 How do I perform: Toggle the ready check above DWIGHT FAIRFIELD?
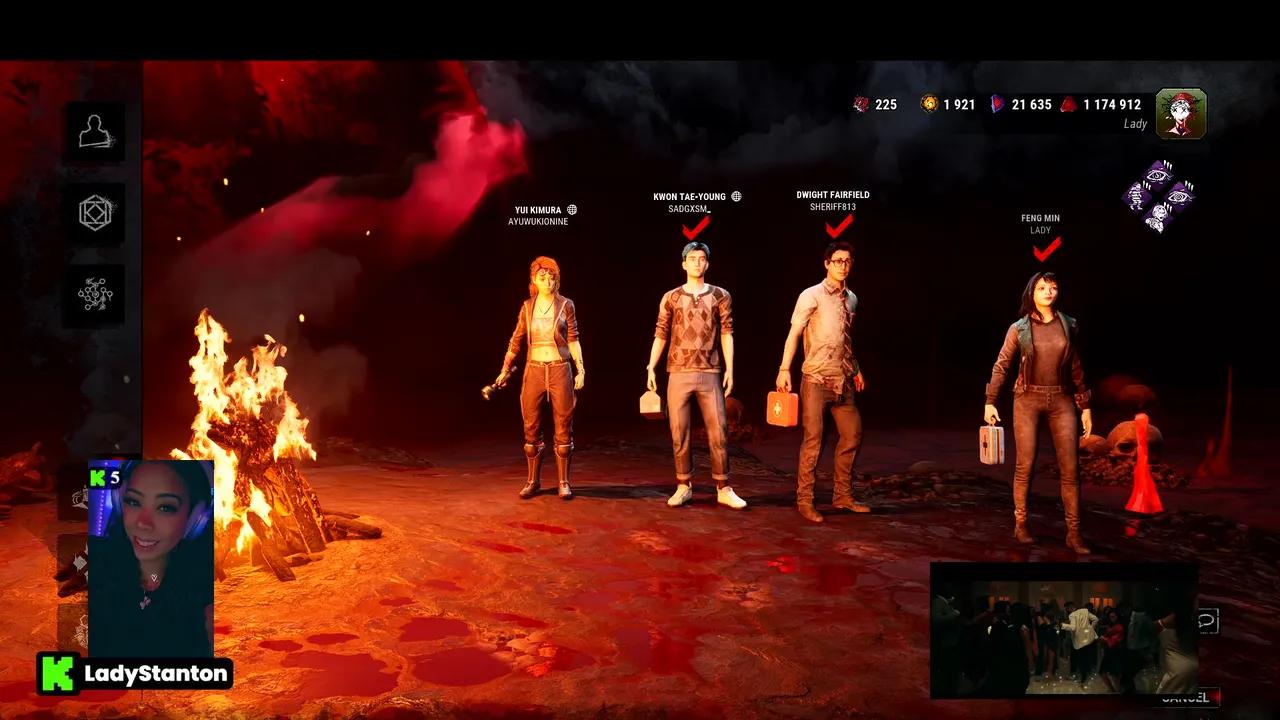pos(835,228)
